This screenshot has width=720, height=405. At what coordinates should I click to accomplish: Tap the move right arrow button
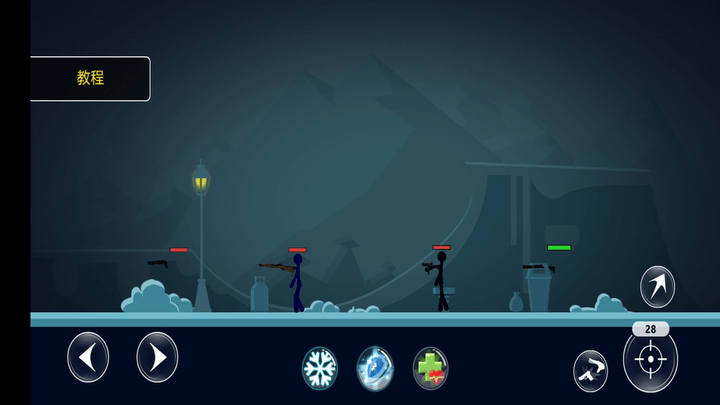157,357
